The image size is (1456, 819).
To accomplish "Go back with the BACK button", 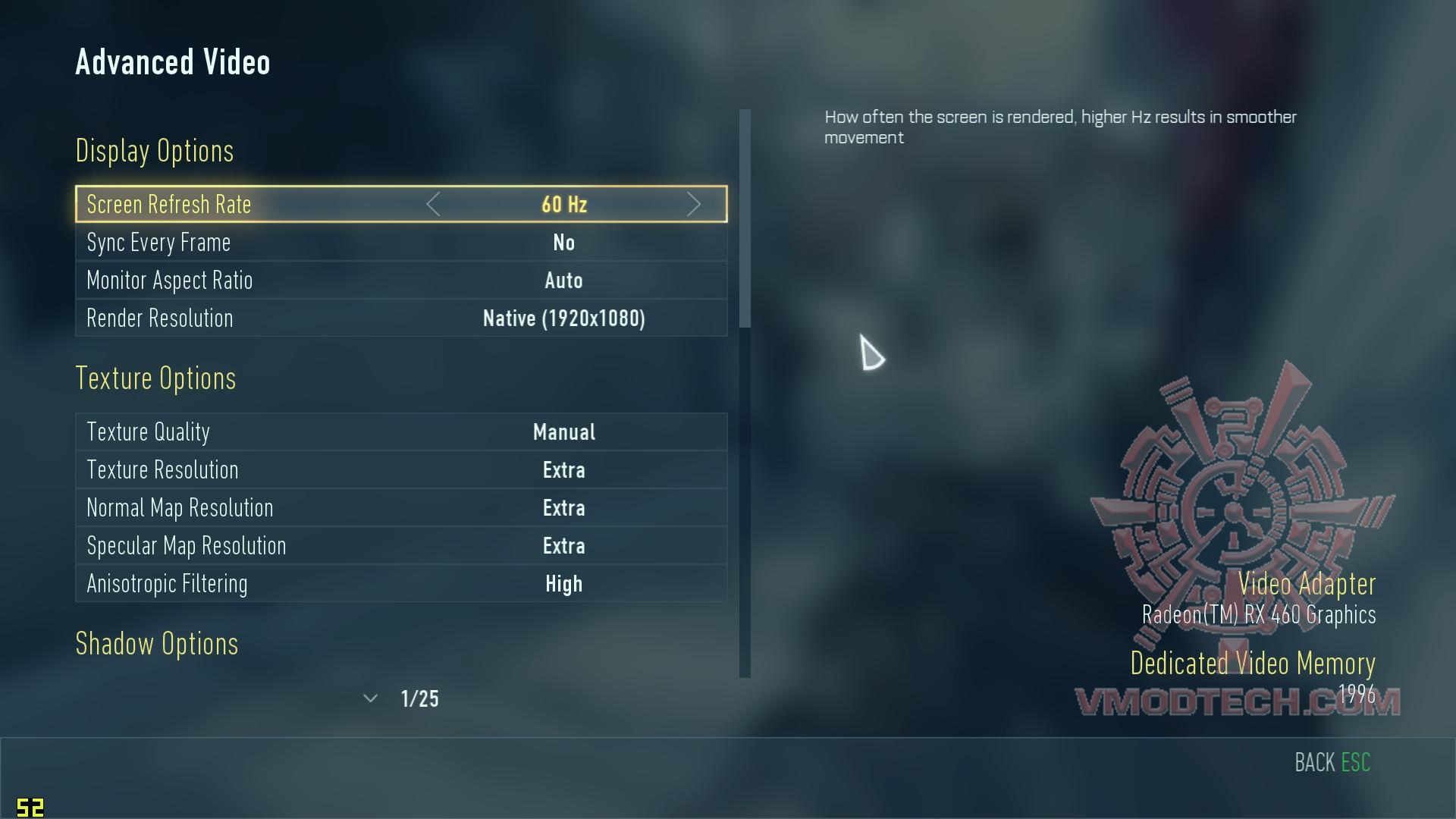I will pos(1332,762).
